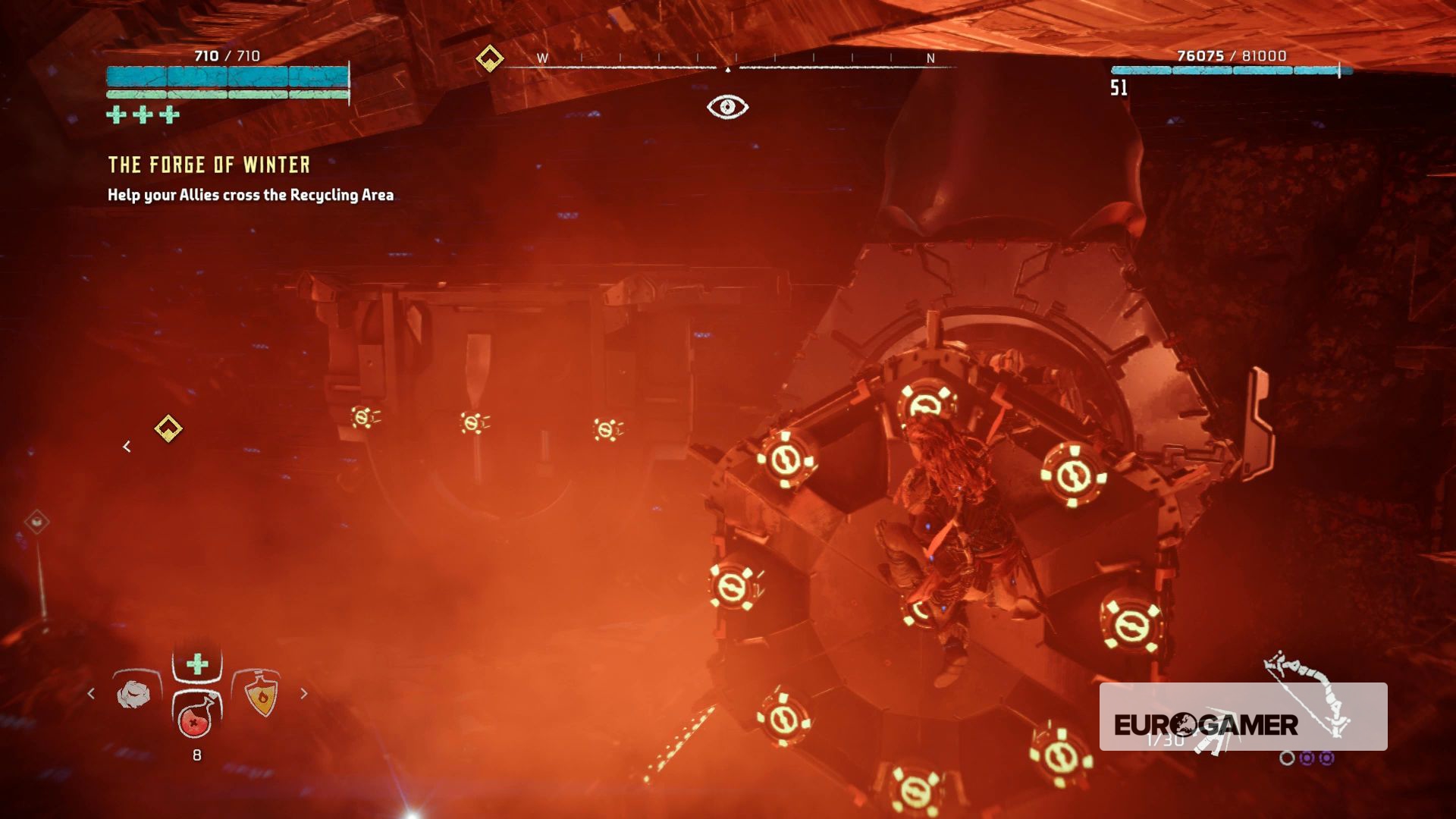Open The Forge of Winter quest tracker
Viewport: 1456px width, 819px height.
[209, 165]
